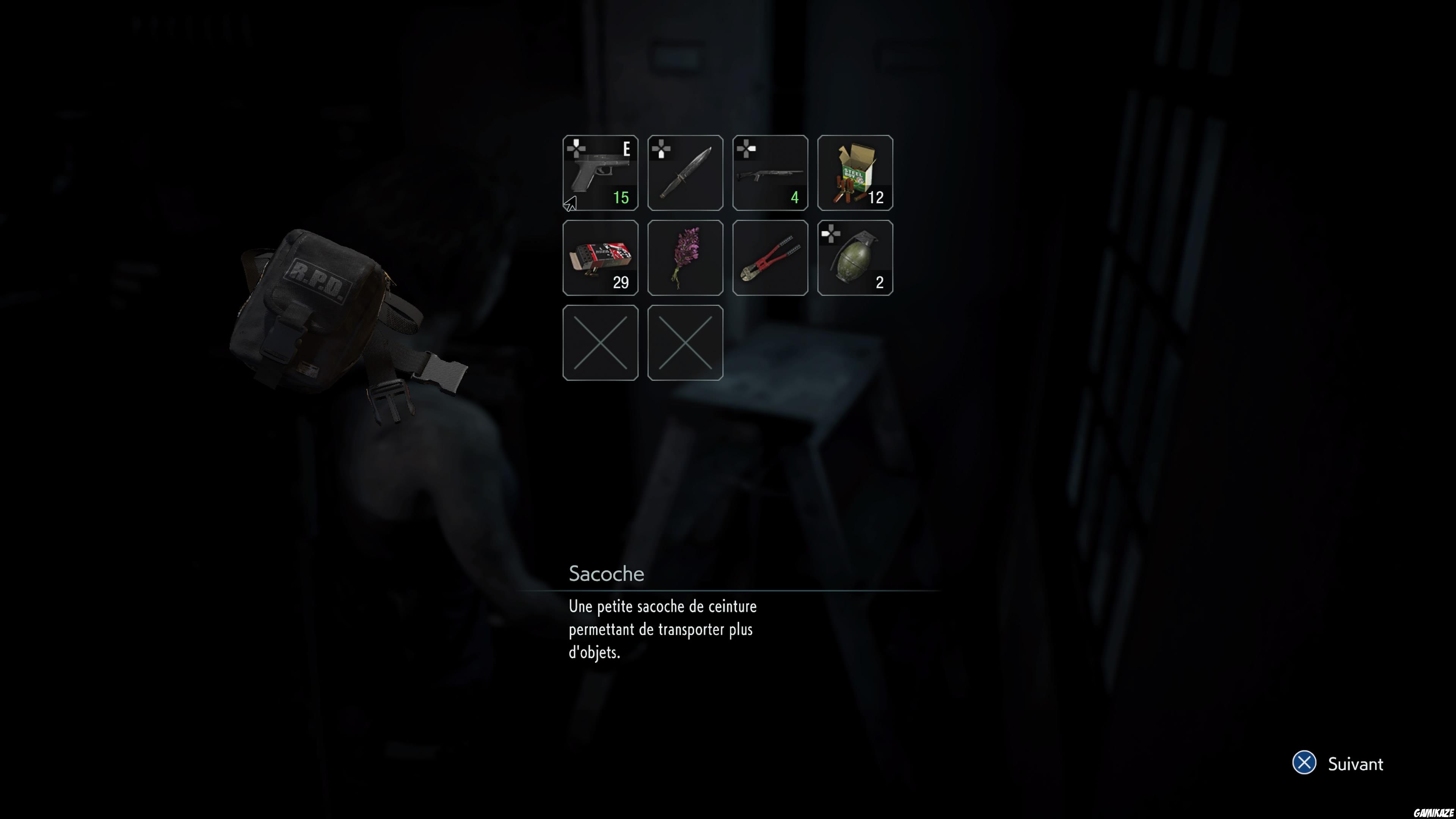Select the handgun ammo box showing 29 rounds

(x=600, y=257)
